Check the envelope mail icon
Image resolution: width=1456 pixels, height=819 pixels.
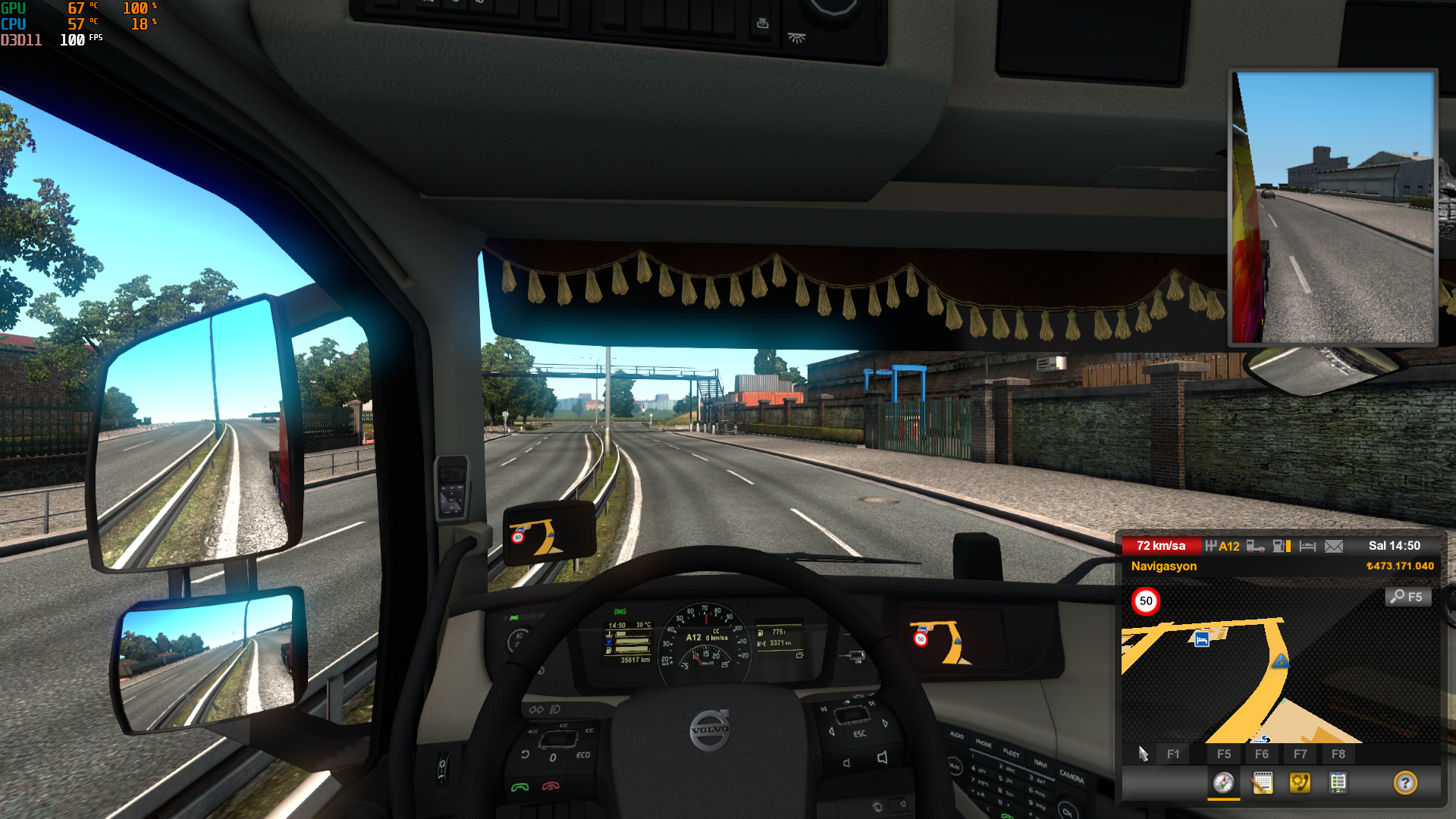[x=1334, y=546]
